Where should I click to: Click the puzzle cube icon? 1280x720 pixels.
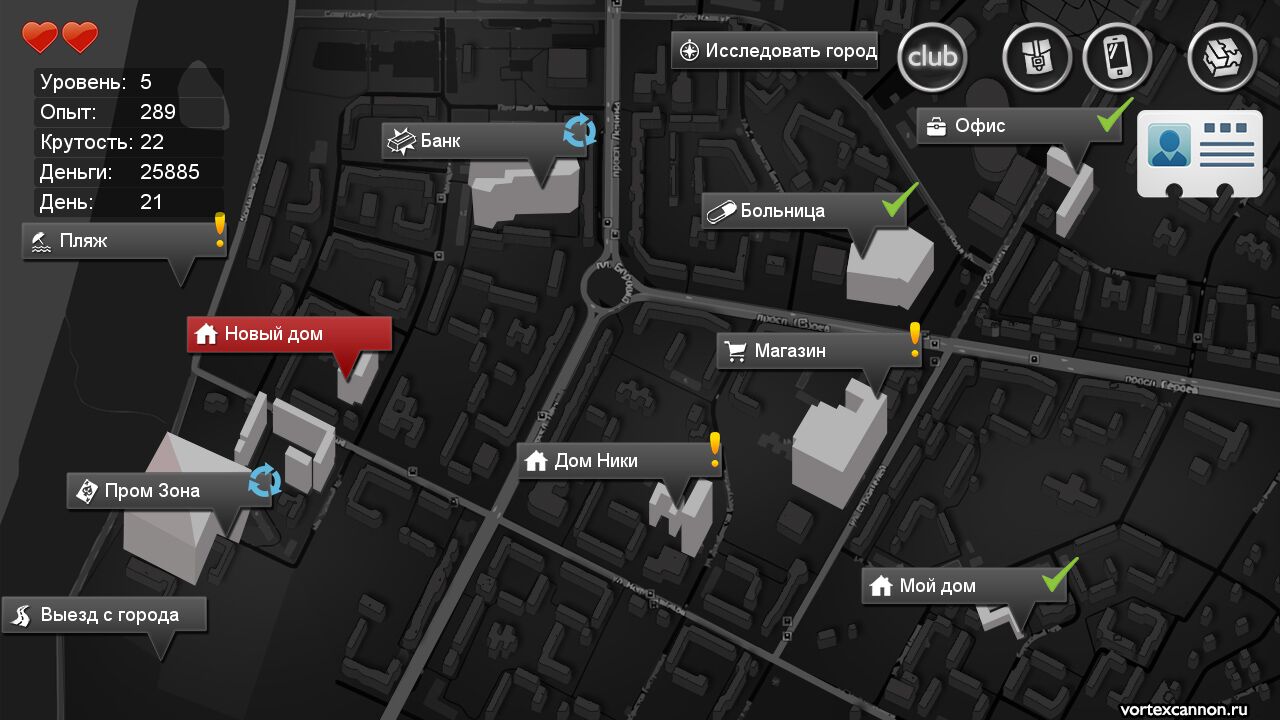pyautogui.click(x=1221, y=57)
